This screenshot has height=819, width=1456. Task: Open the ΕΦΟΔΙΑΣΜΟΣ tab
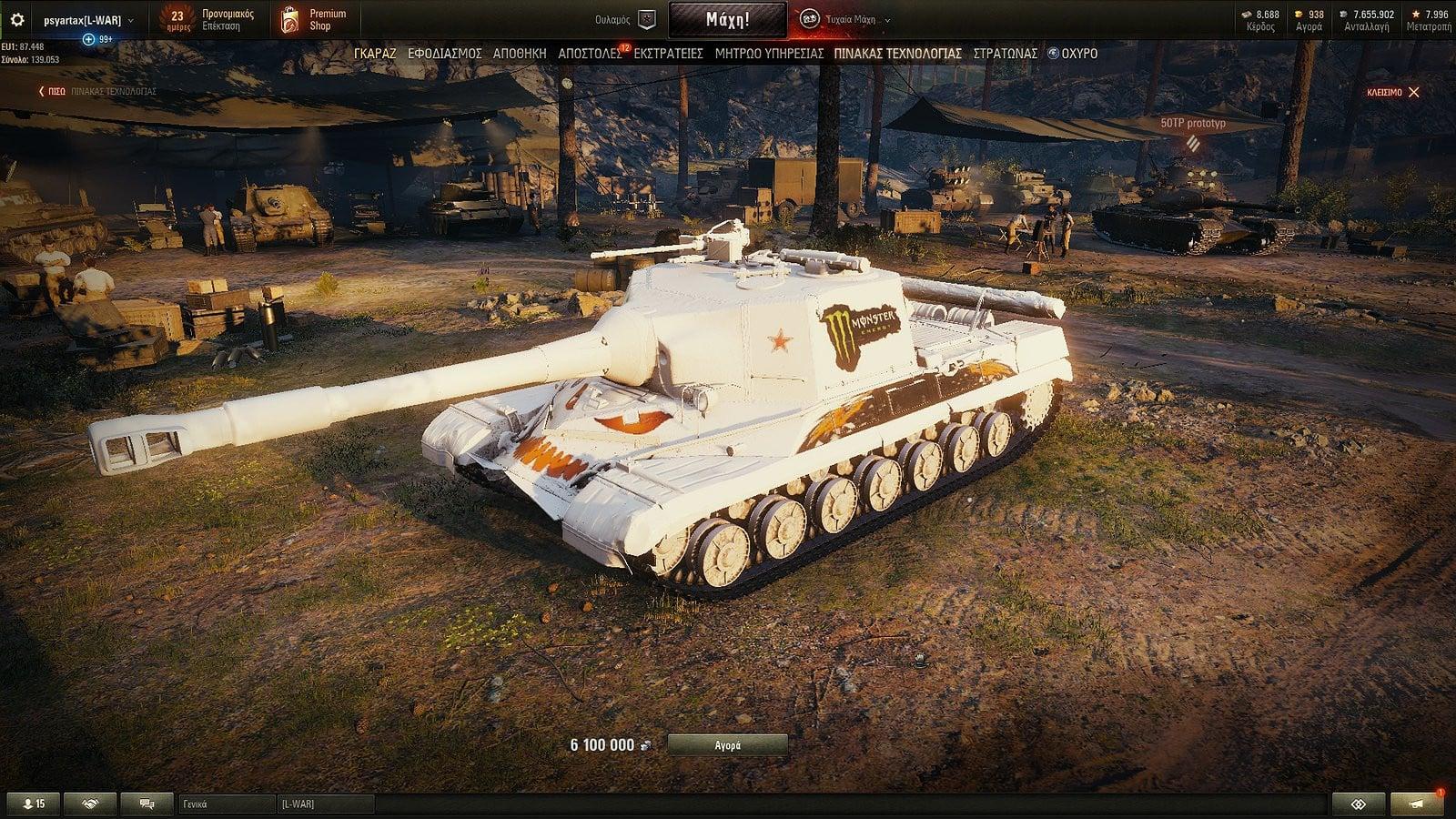click(x=445, y=54)
